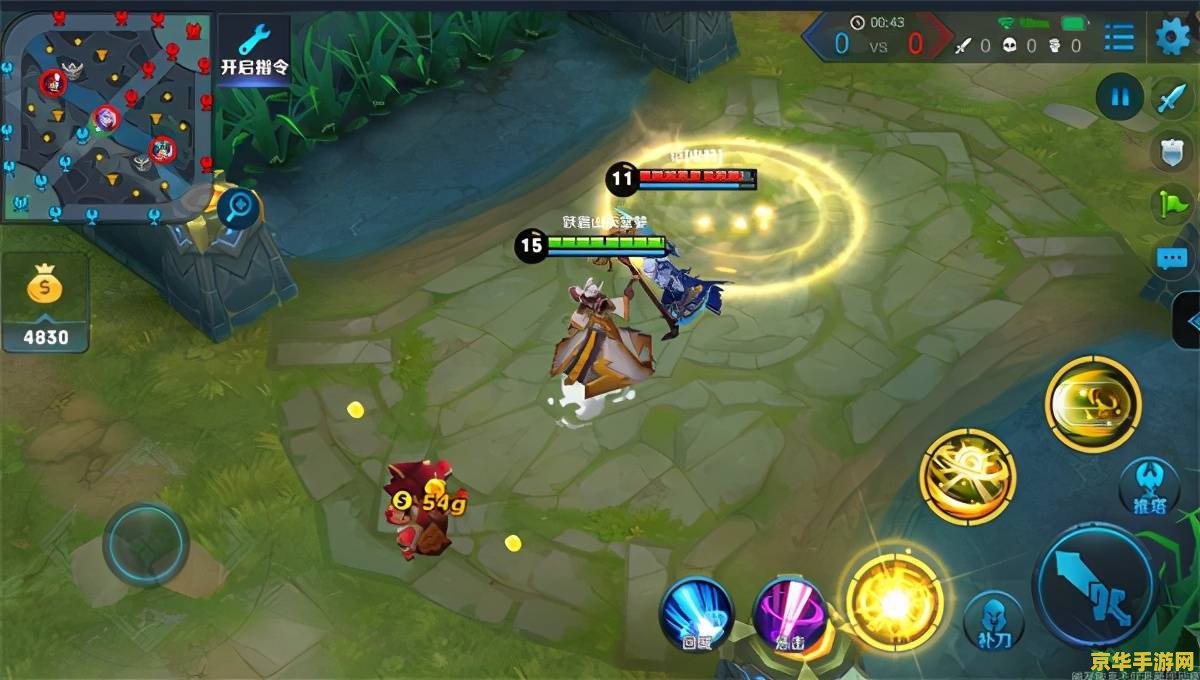Open the gold bag shop
The image size is (1200, 680).
45,302
